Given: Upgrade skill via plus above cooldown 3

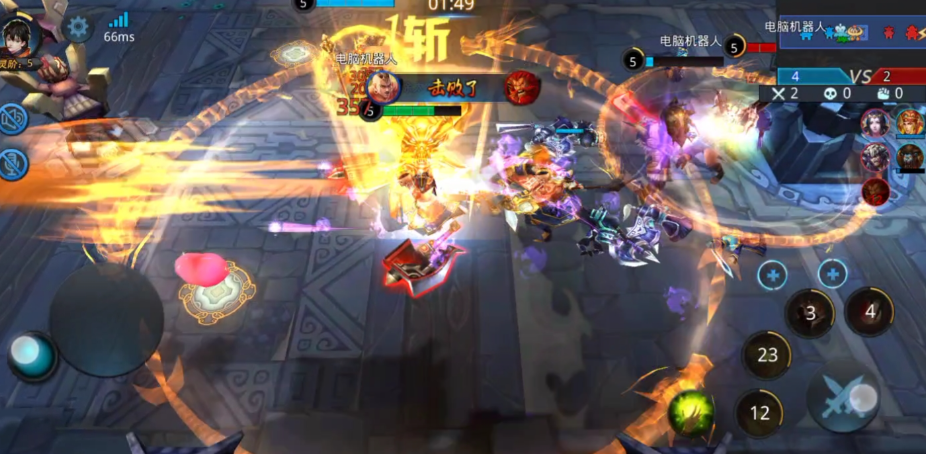Looking at the screenshot, I should click(x=772, y=274).
